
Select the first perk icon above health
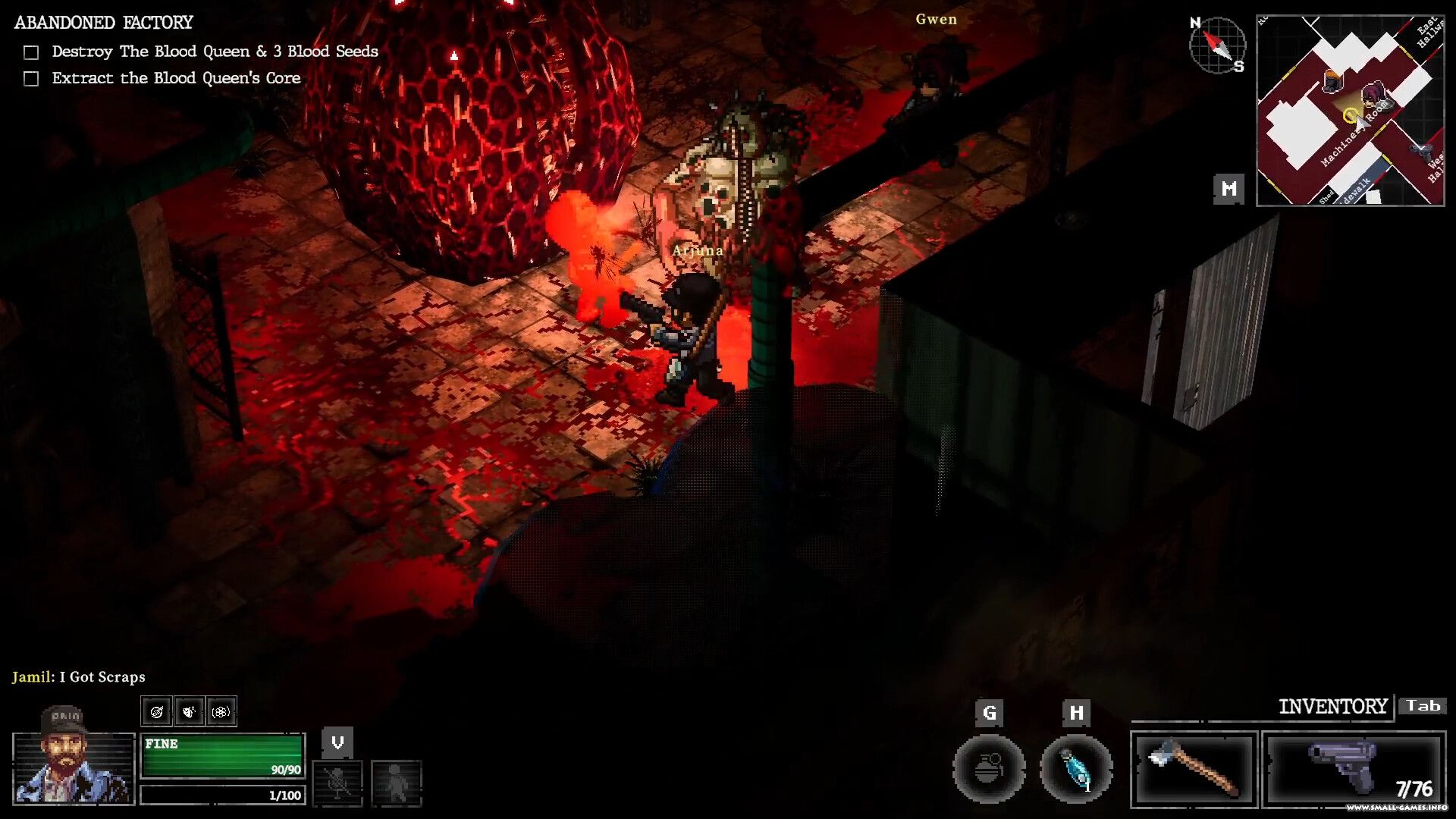point(157,711)
